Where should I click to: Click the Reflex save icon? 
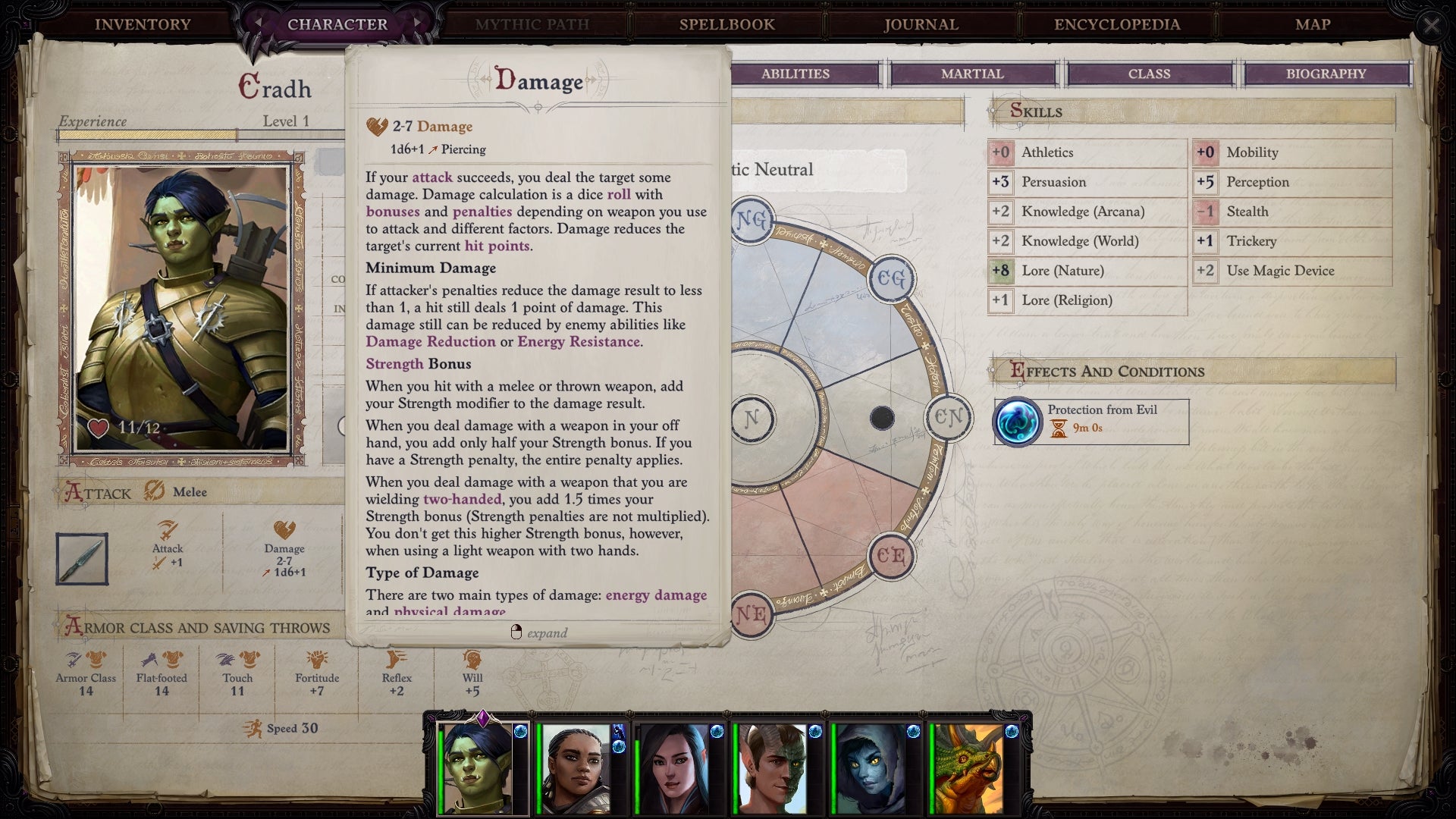(x=394, y=659)
